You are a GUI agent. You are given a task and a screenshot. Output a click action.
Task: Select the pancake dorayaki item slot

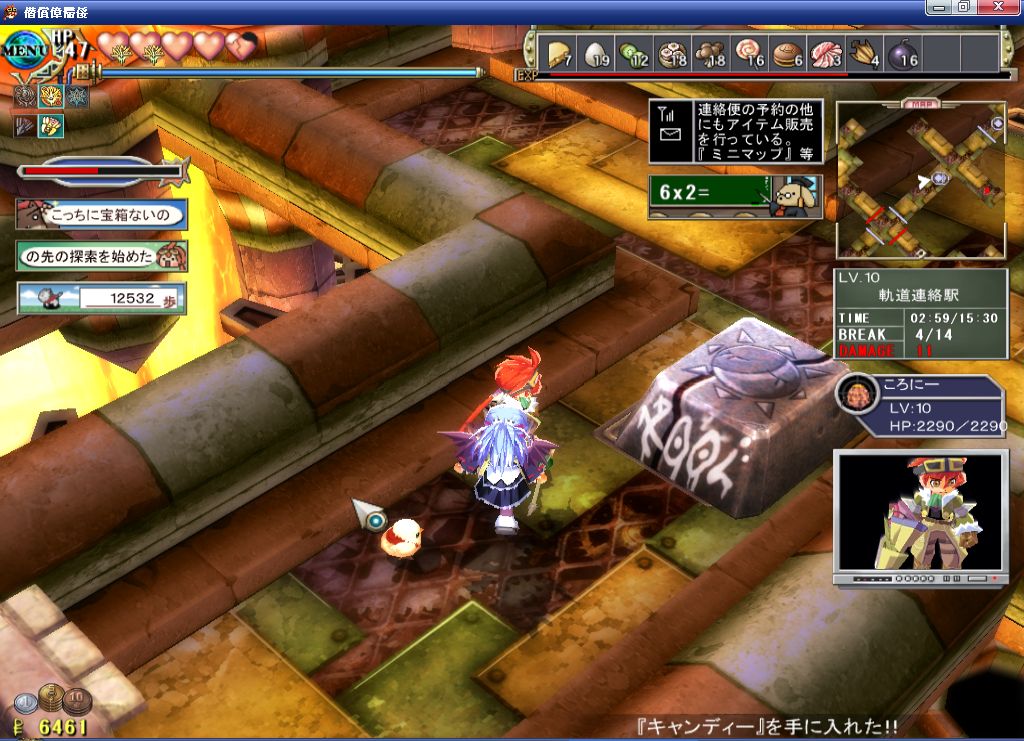click(x=787, y=53)
